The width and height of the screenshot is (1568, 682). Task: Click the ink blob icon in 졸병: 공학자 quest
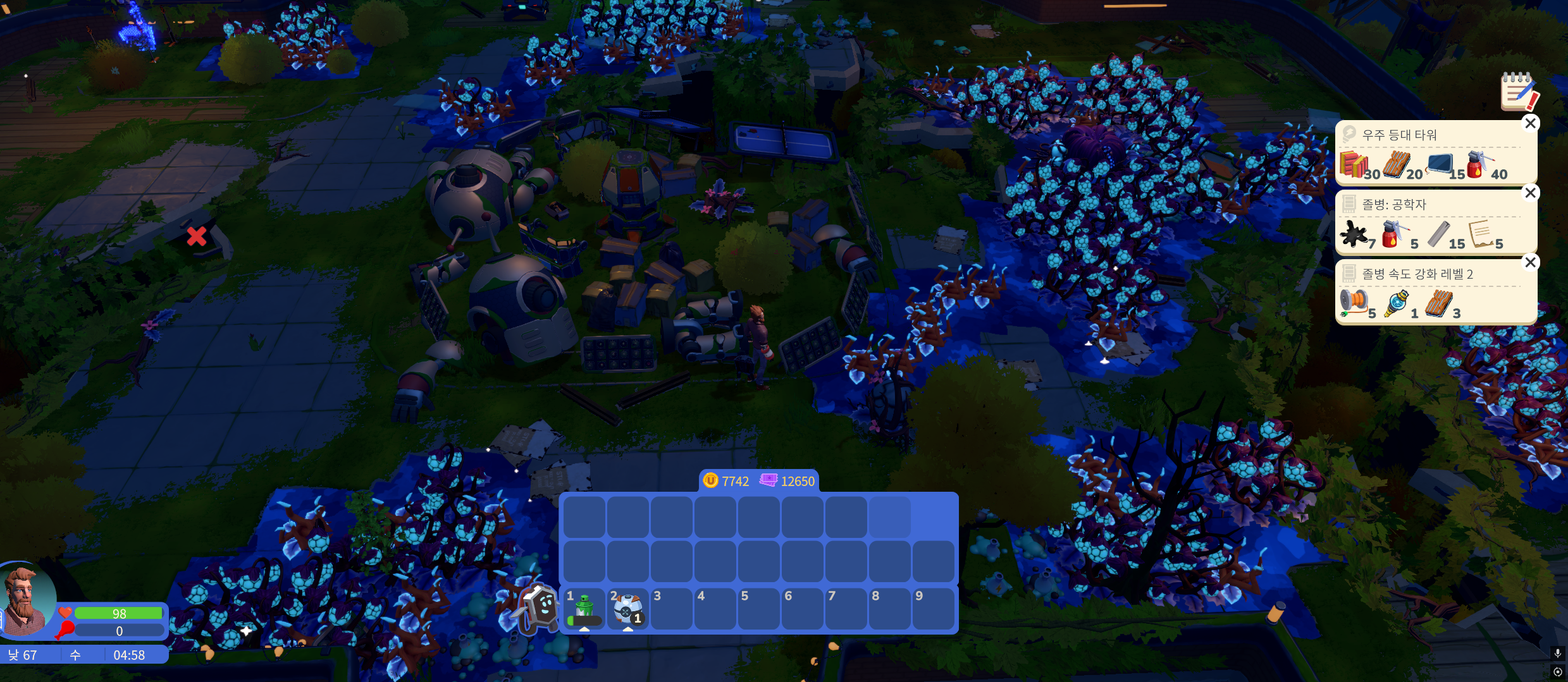coord(1355,234)
